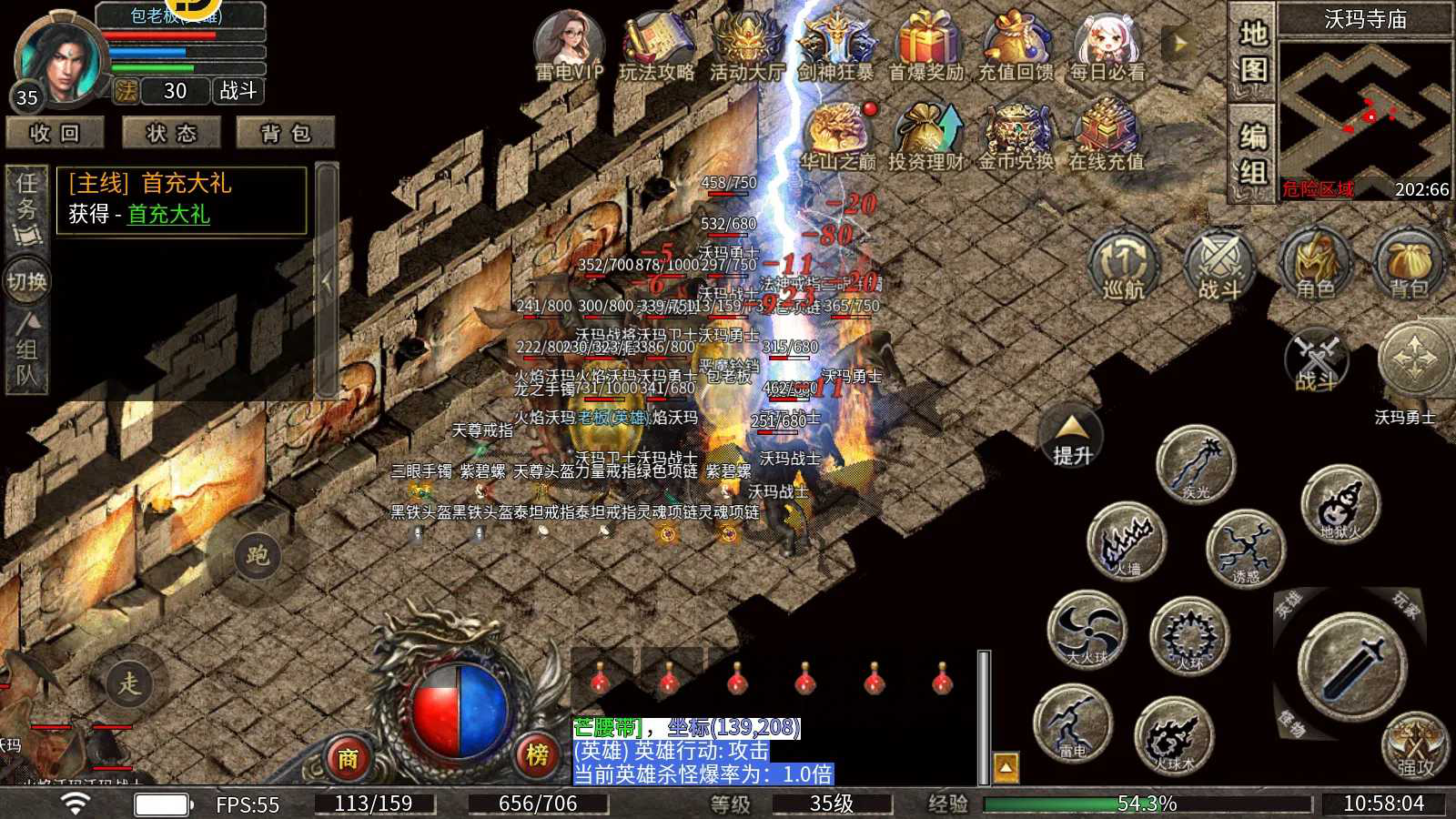1456x819 pixels.
Task: Open the 商 shop button
Action: (348, 756)
